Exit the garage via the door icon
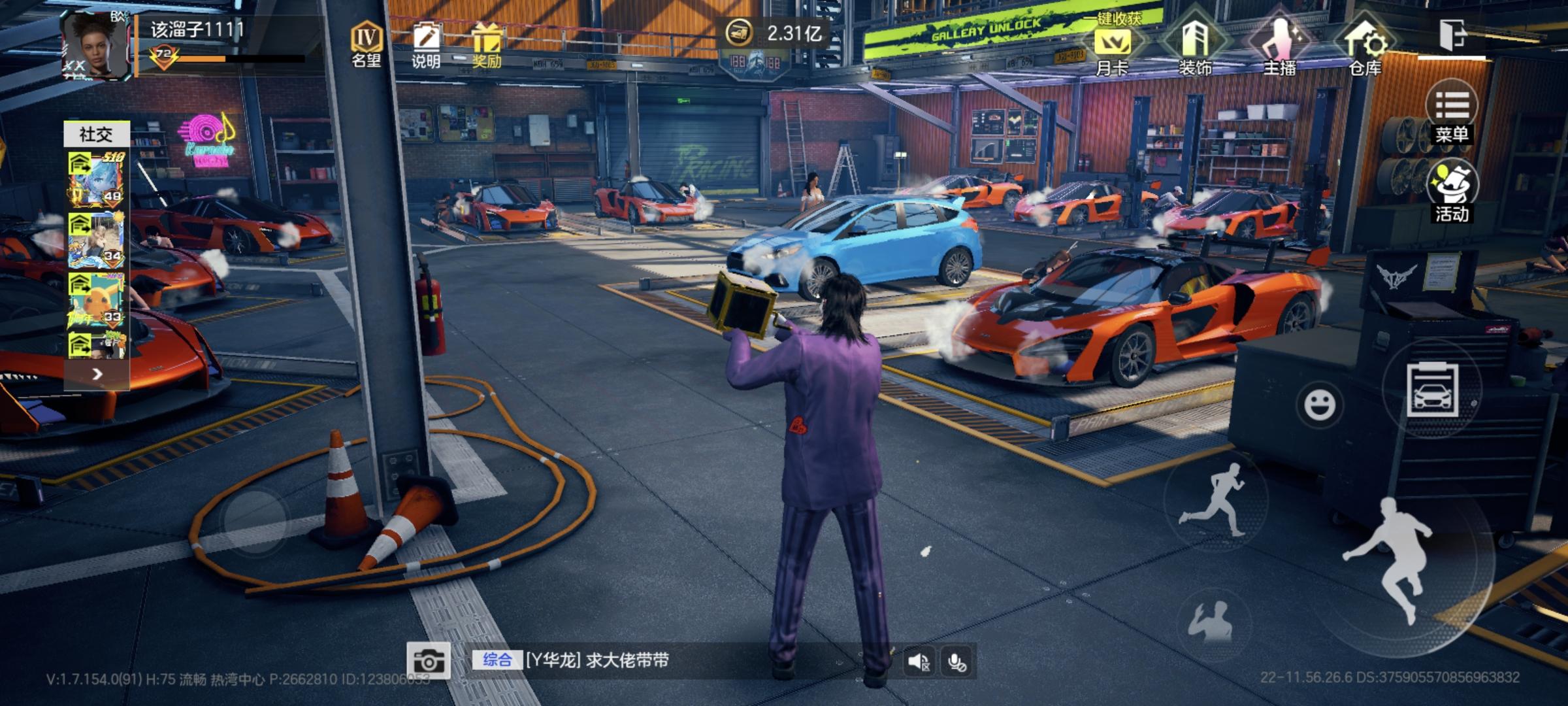The height and width of the screenshot is (706, 1568). click(x=1452, y=35)
